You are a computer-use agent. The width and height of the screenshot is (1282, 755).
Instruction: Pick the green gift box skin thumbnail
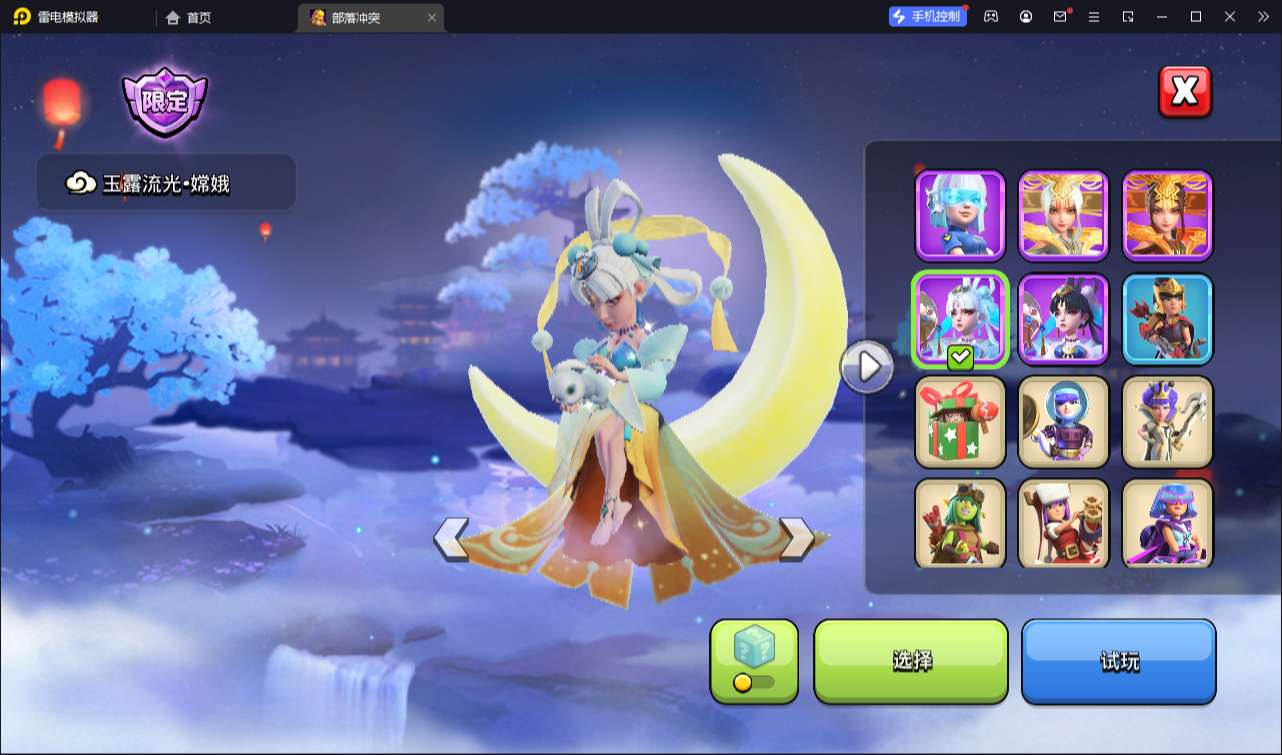(960, 422)
